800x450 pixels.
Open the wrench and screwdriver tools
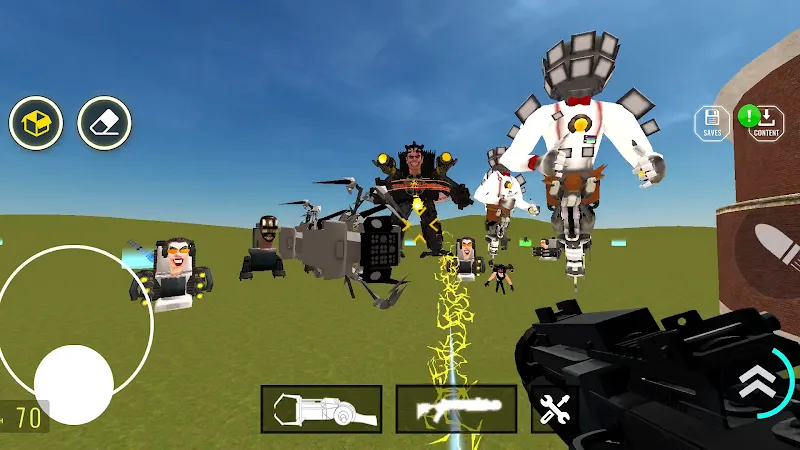(x=553, y=409)
